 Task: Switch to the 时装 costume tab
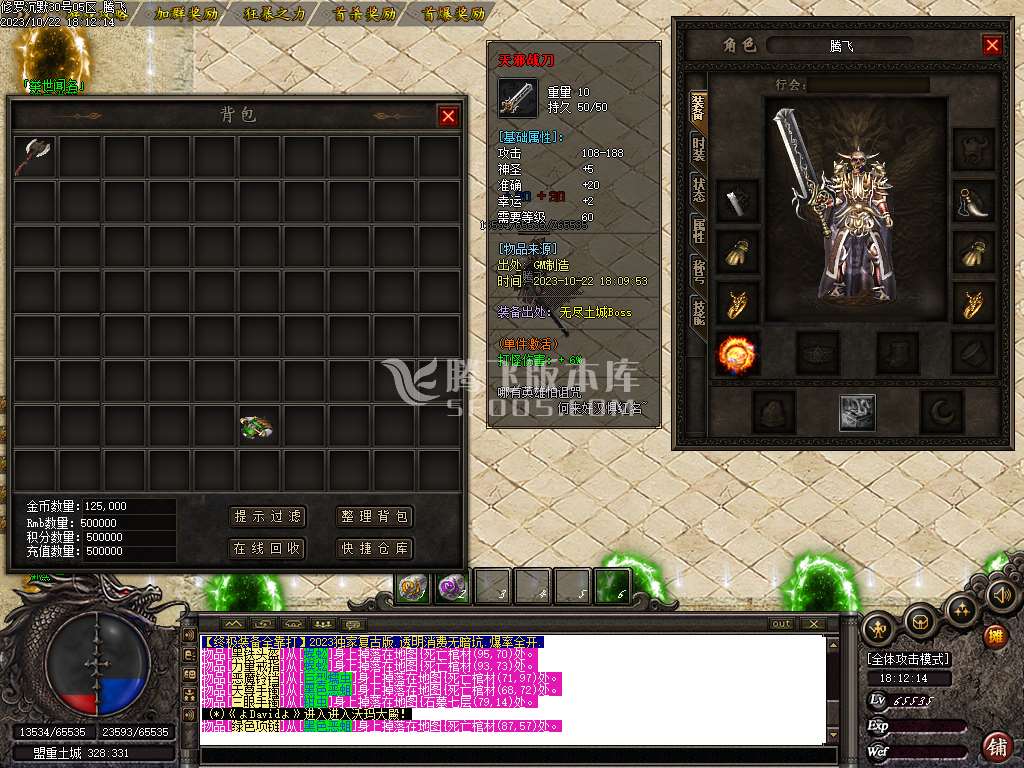[x=698, y=151]
